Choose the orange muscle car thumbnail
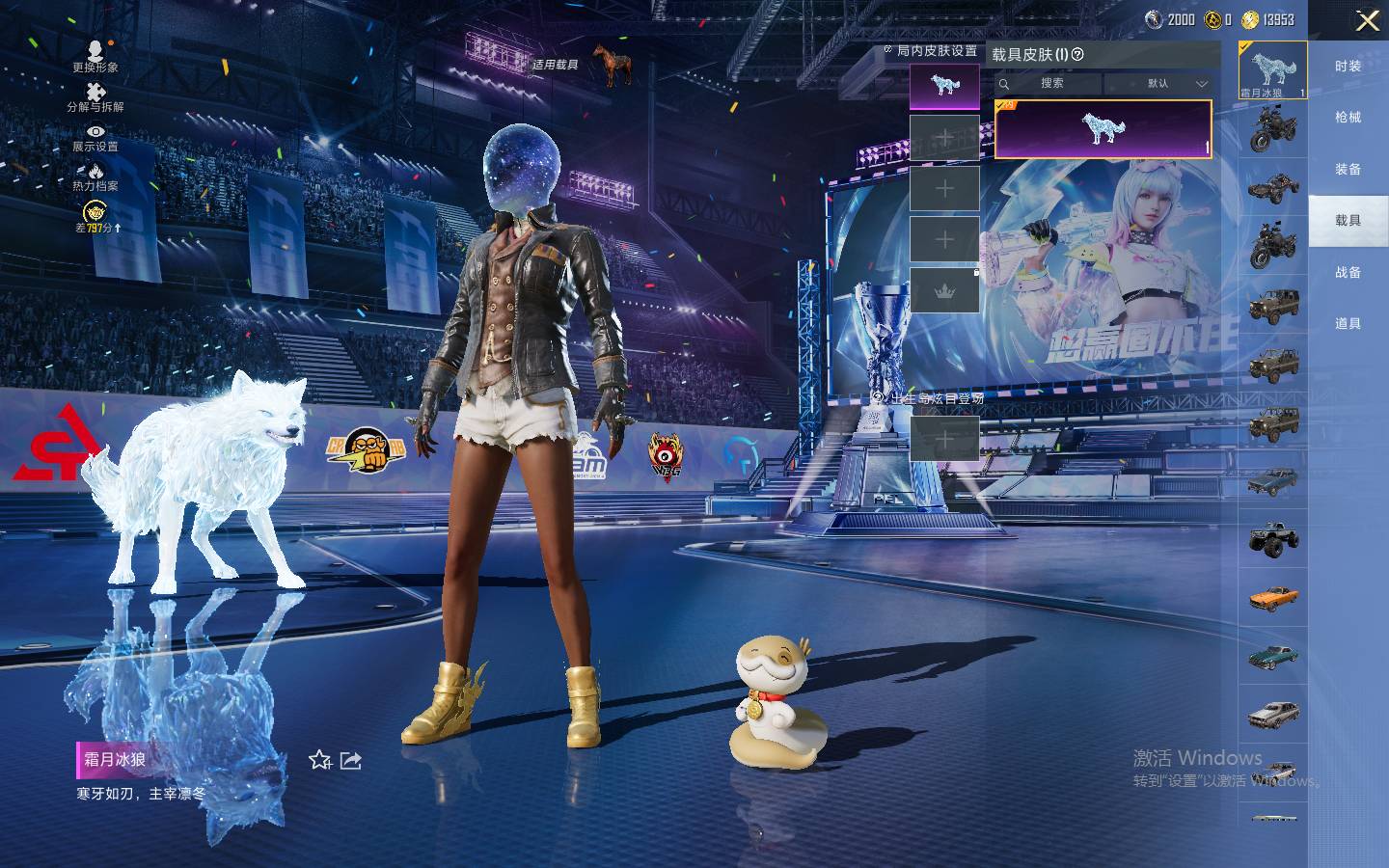Screen dimensions: 1389x868 1273,598
